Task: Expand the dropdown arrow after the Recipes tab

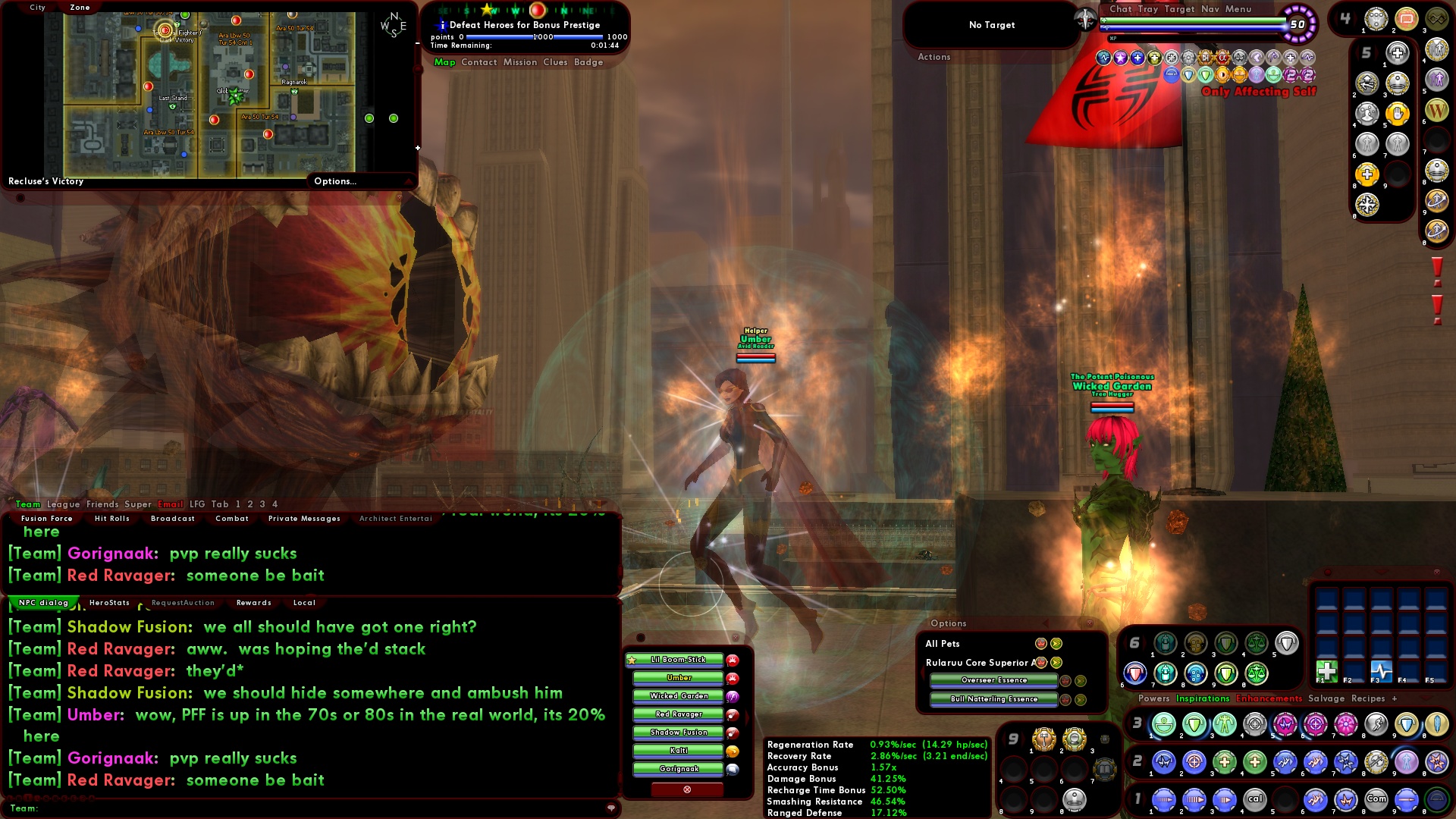Action: [x=1424, y=698]
